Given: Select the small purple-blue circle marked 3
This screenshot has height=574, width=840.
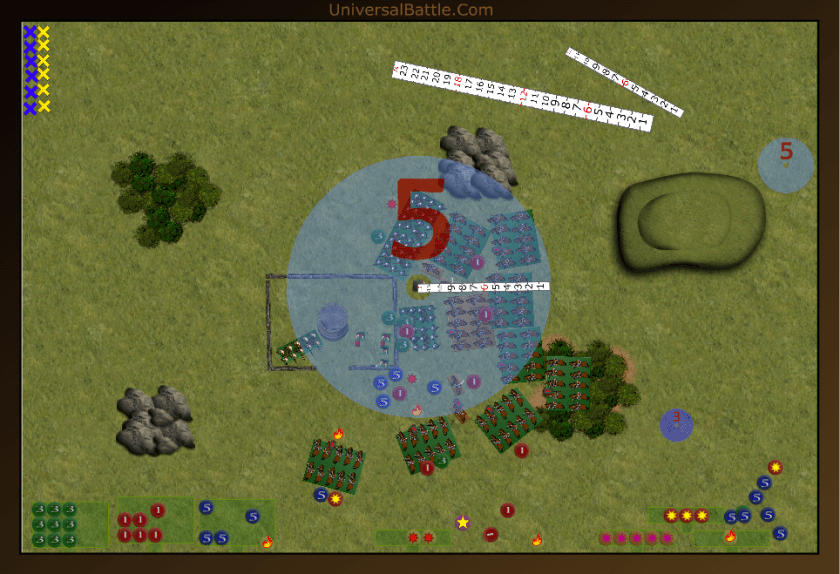Looking at the screenshot, I should 676,423.
